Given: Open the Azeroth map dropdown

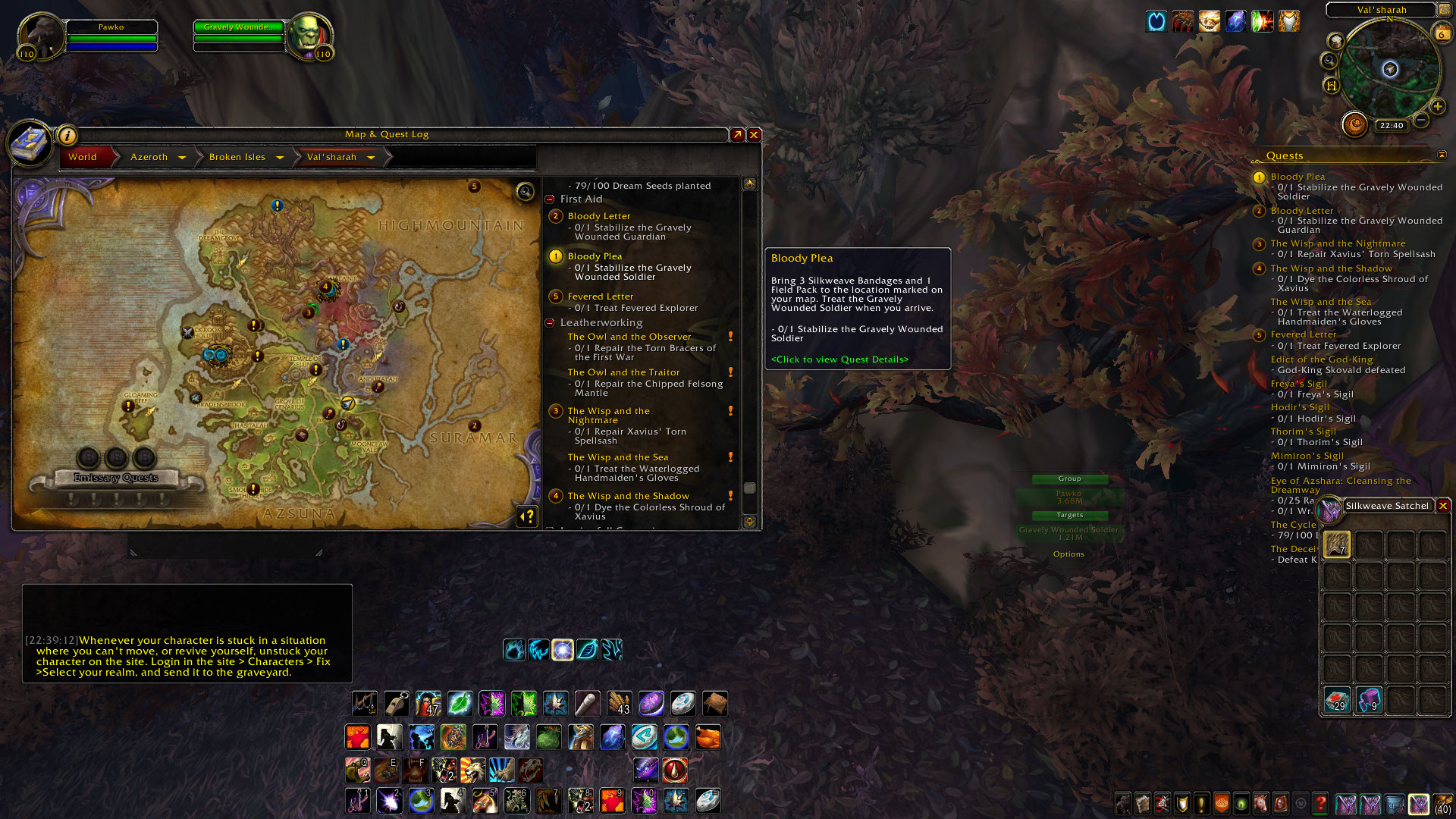Looking at the screenshot, I should [182, 157].
